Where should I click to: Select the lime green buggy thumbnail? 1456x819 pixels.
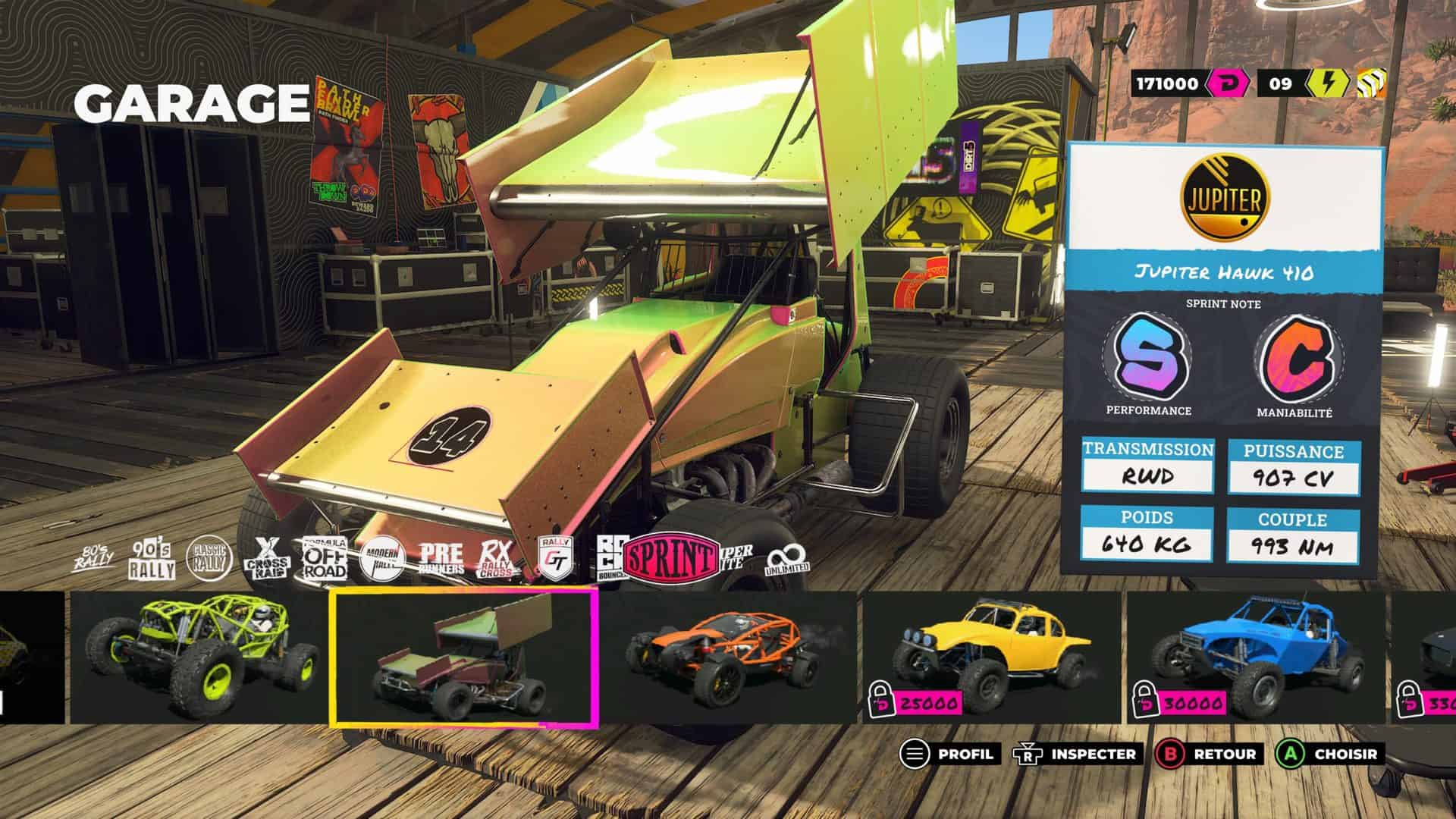(x=199, y=657)
